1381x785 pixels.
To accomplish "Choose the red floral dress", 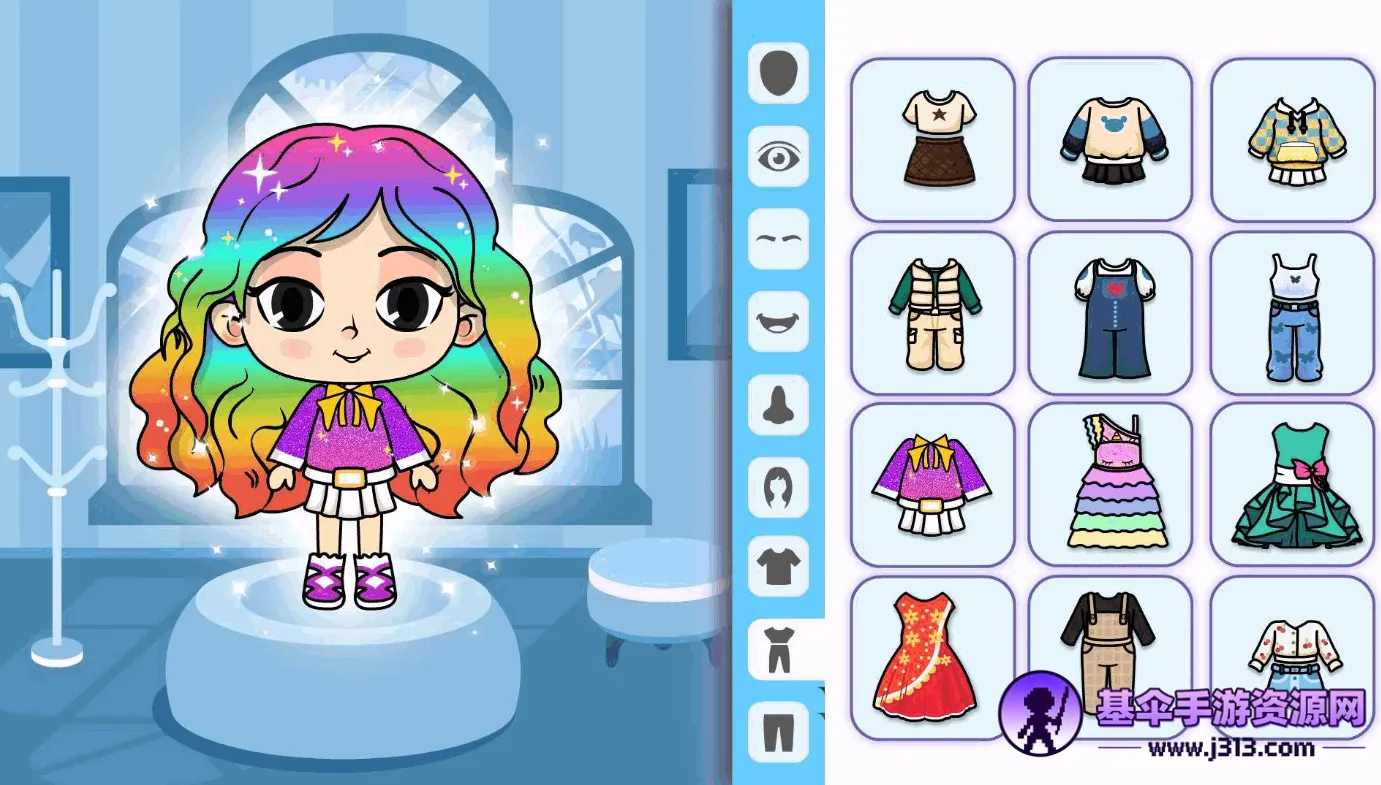I will pos(932,657).
